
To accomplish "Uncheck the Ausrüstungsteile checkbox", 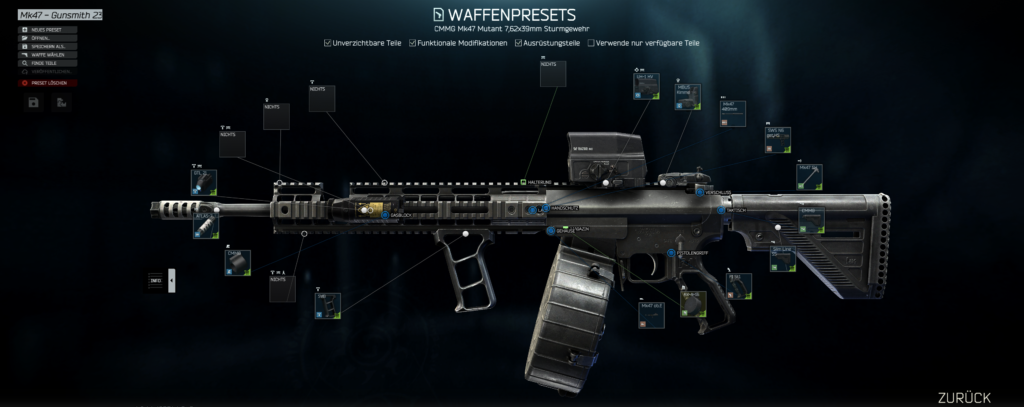I will tap(518, 43).
